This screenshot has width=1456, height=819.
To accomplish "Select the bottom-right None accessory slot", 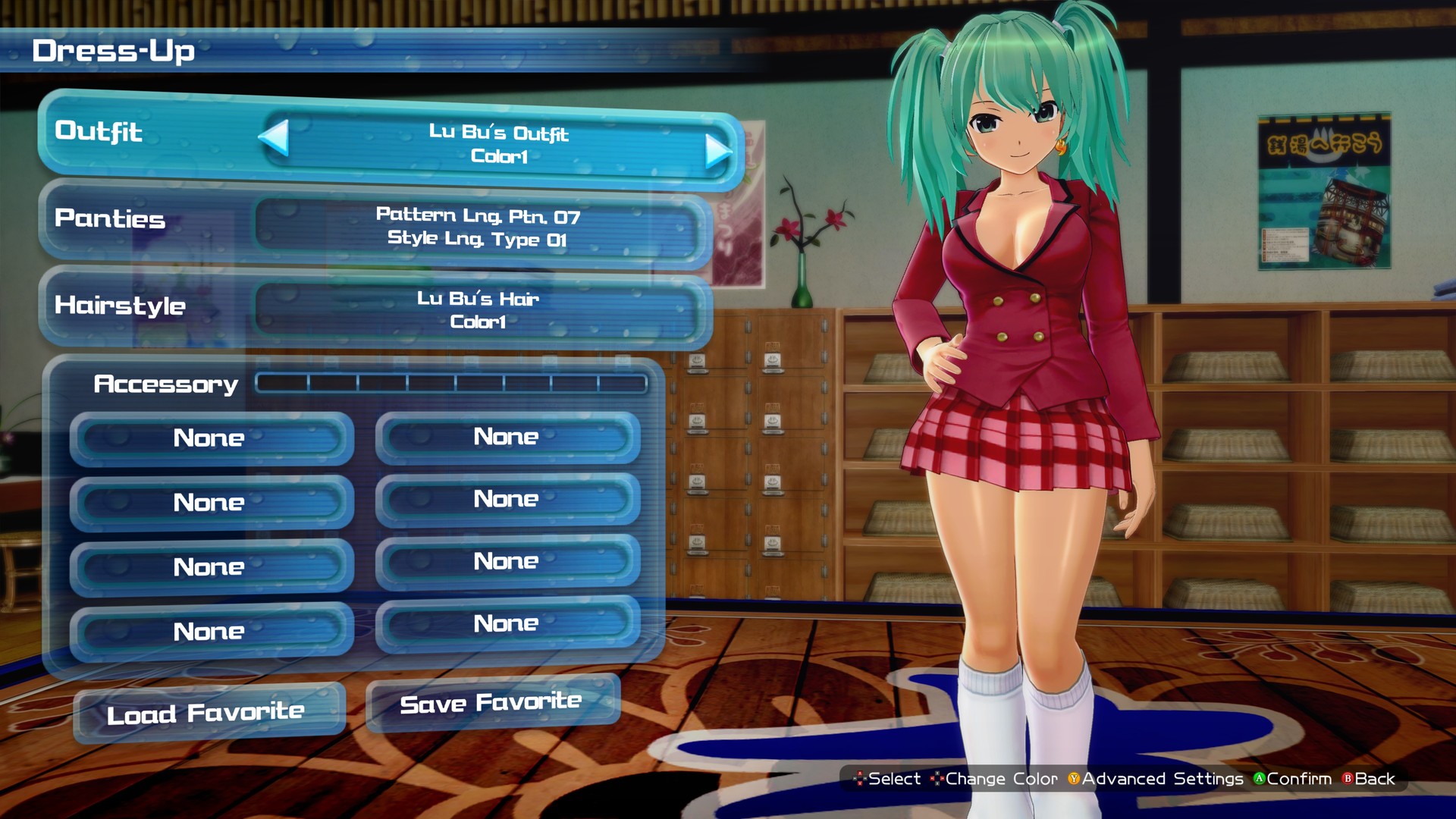I will [505, 623].
